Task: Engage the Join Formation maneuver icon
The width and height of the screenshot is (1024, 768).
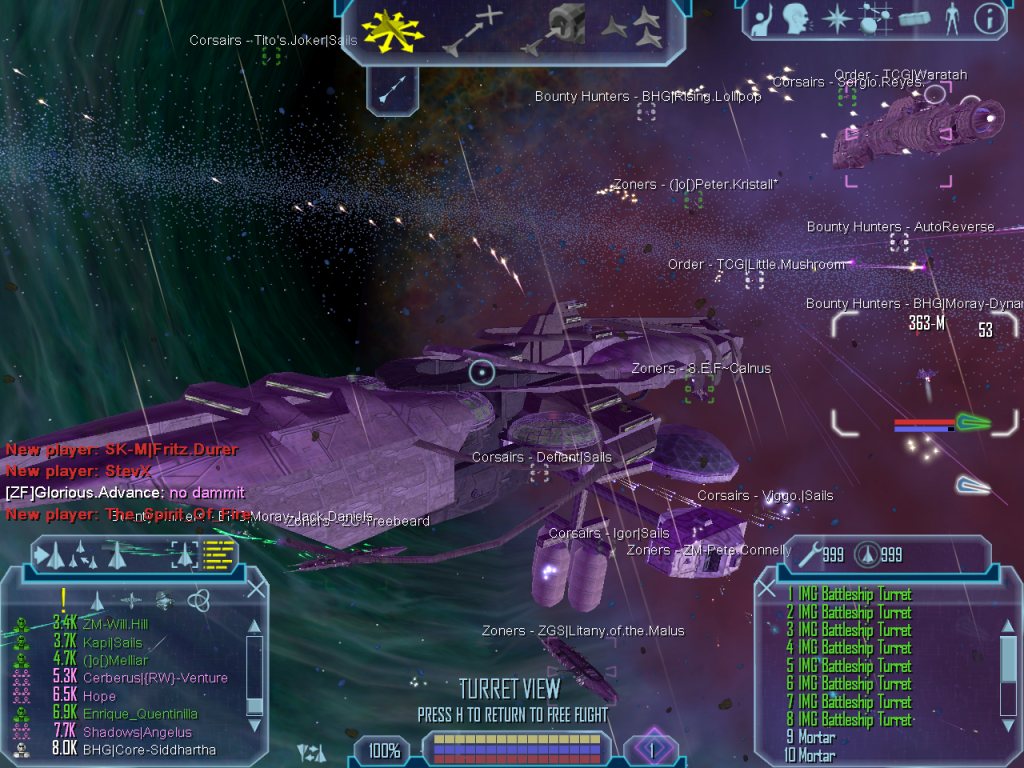Action: click(x=634, y=28)
